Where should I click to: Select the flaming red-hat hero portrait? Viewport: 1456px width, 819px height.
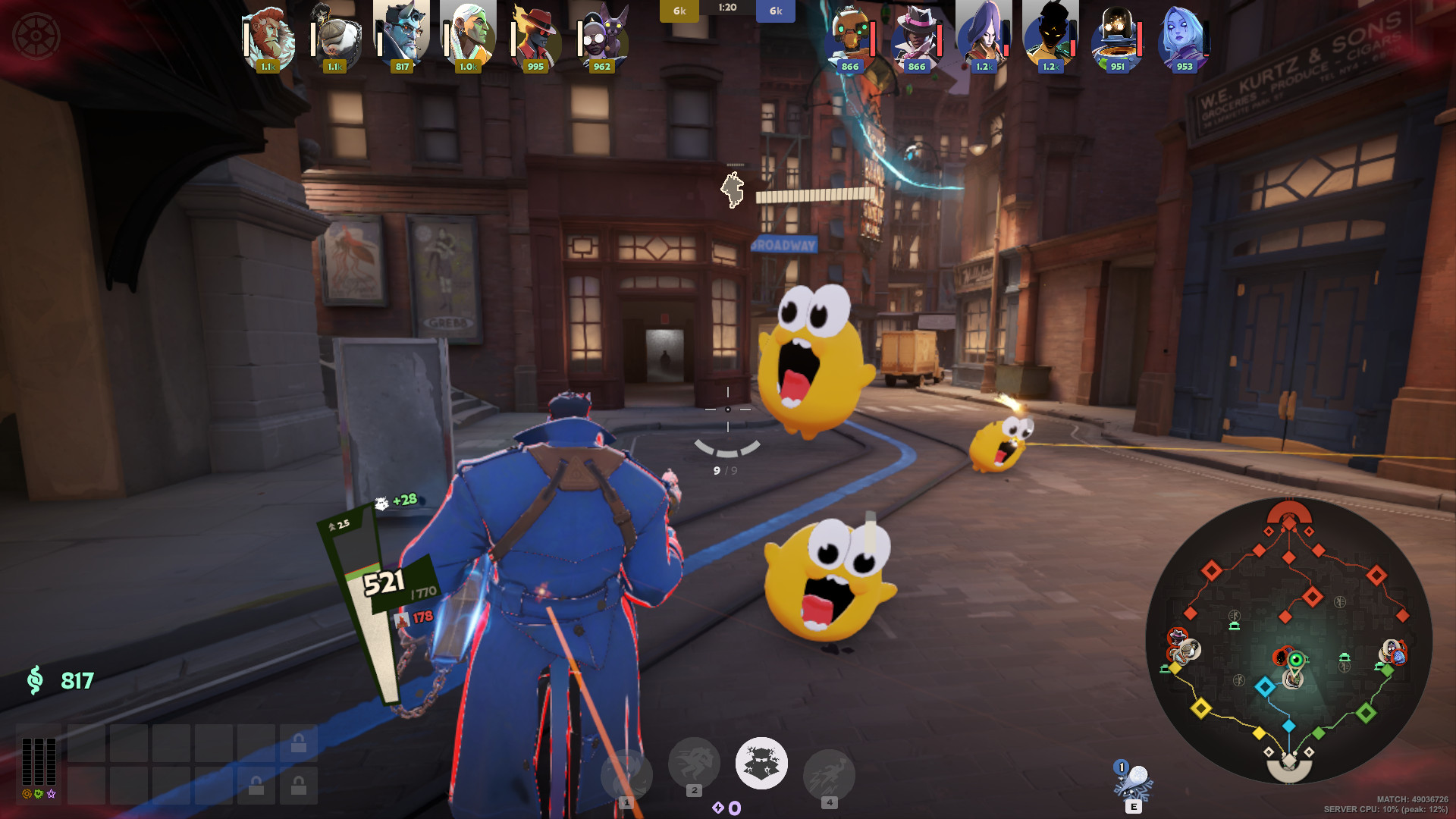click(x=535, y=36)
